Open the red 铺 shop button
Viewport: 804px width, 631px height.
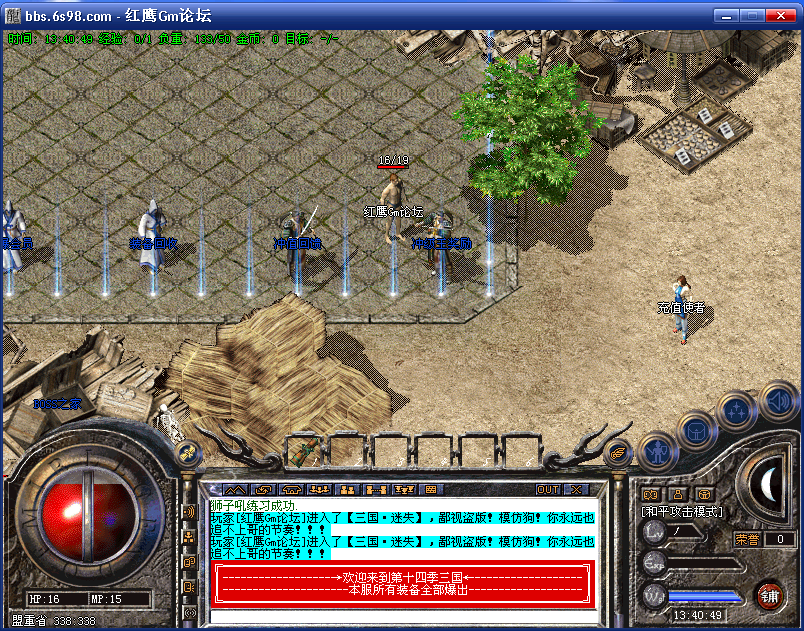(769, 595)
